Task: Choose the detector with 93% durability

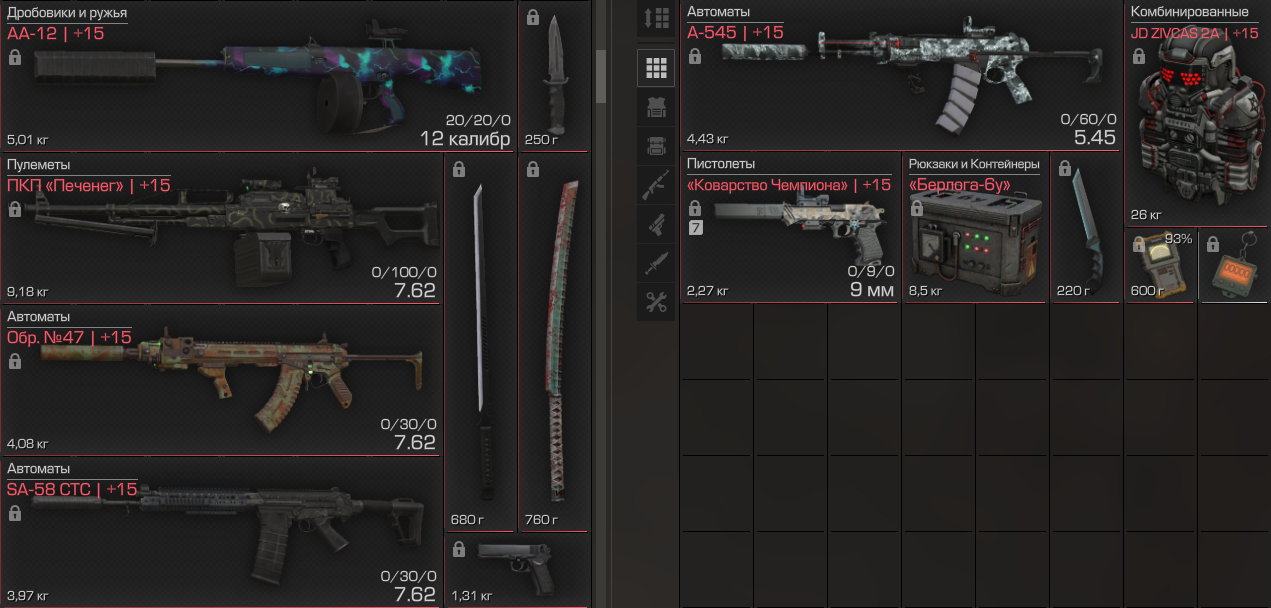Action: click(x=1160, y=266)
